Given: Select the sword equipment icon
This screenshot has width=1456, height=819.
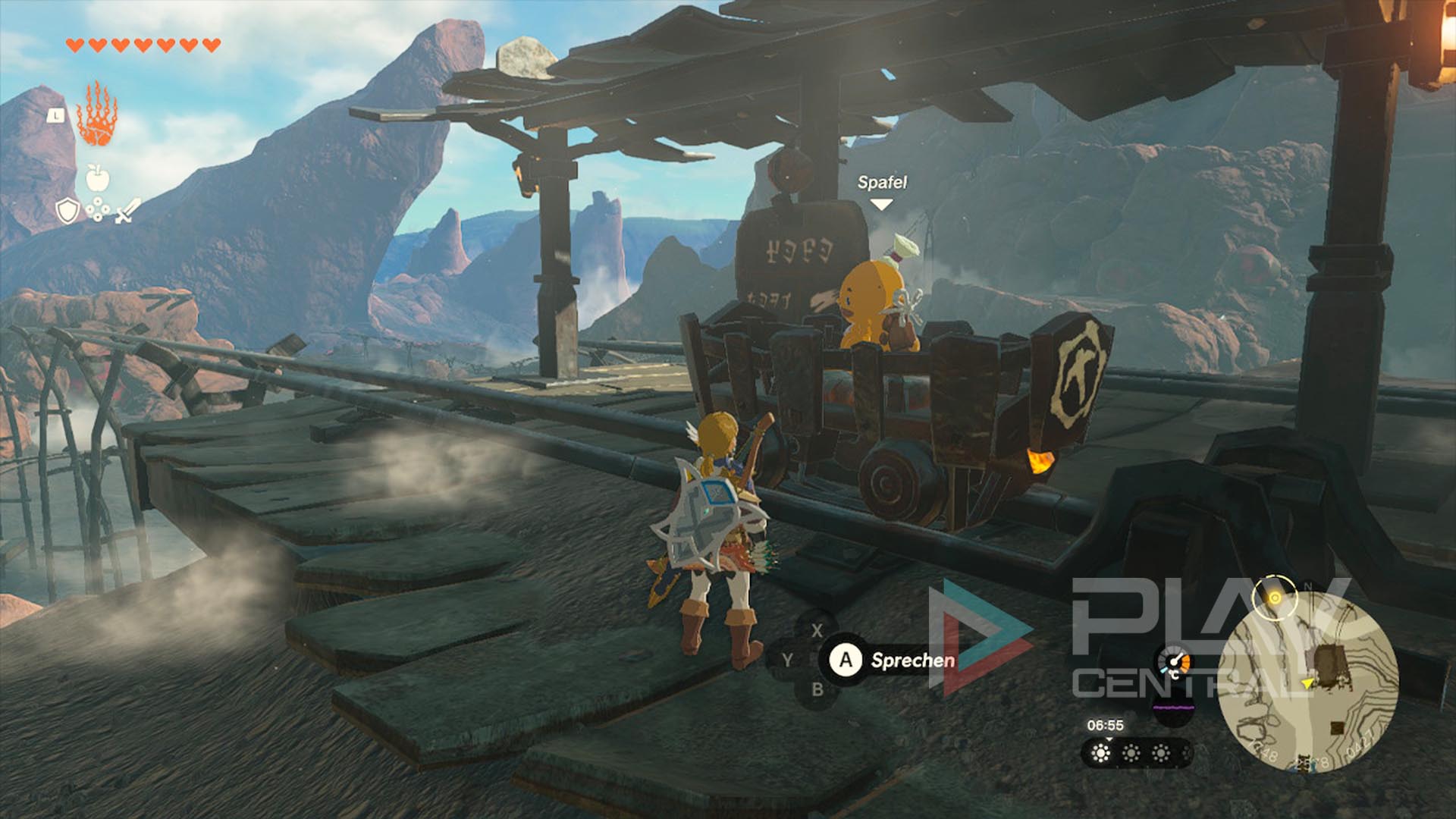Looking at the screenshot, I should tap(127, 210).
